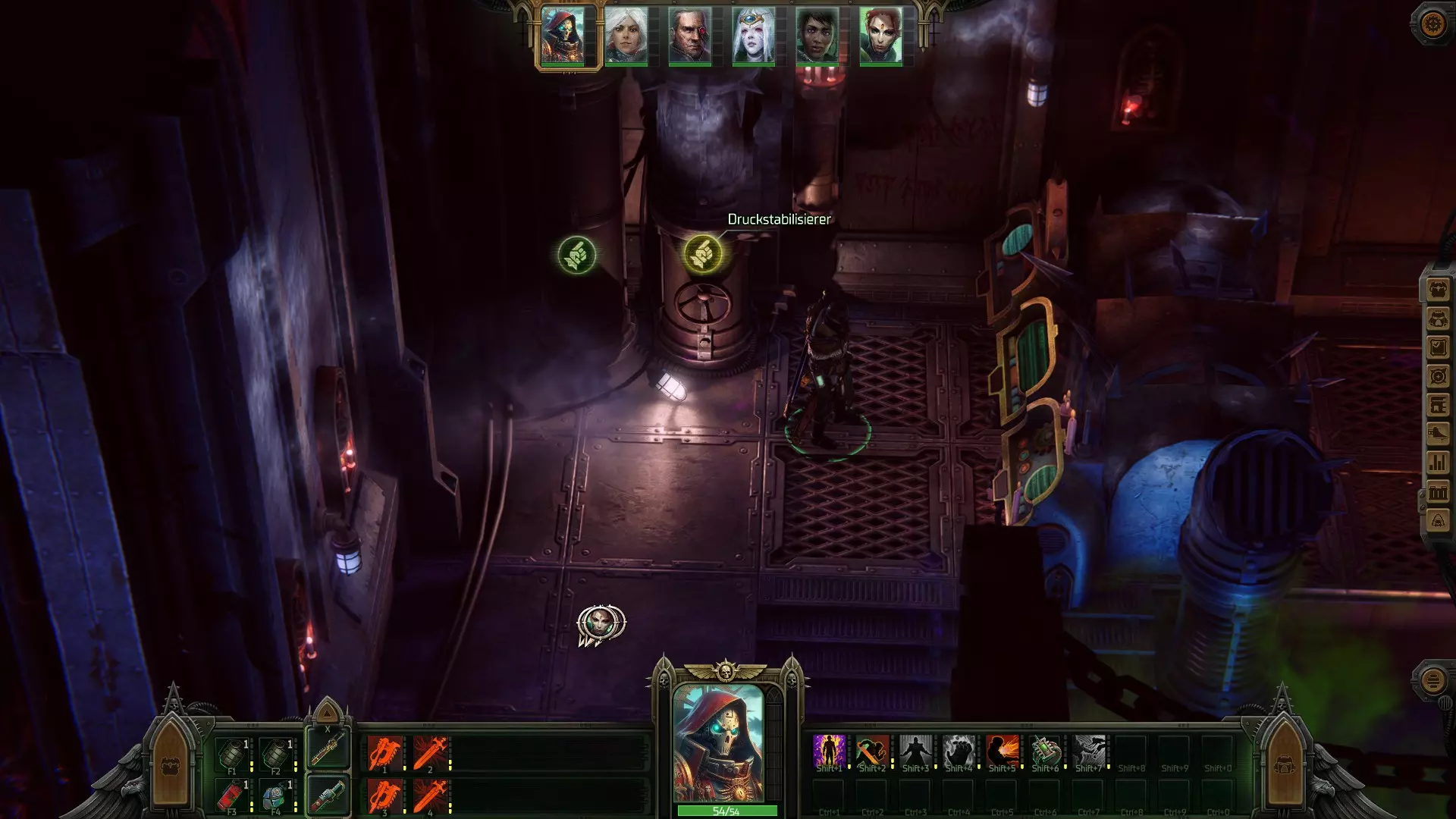Select the pale woman with forehead jewel portrait
The height and width of the screenshot is (819, 1456).
[x=754, y=35]
